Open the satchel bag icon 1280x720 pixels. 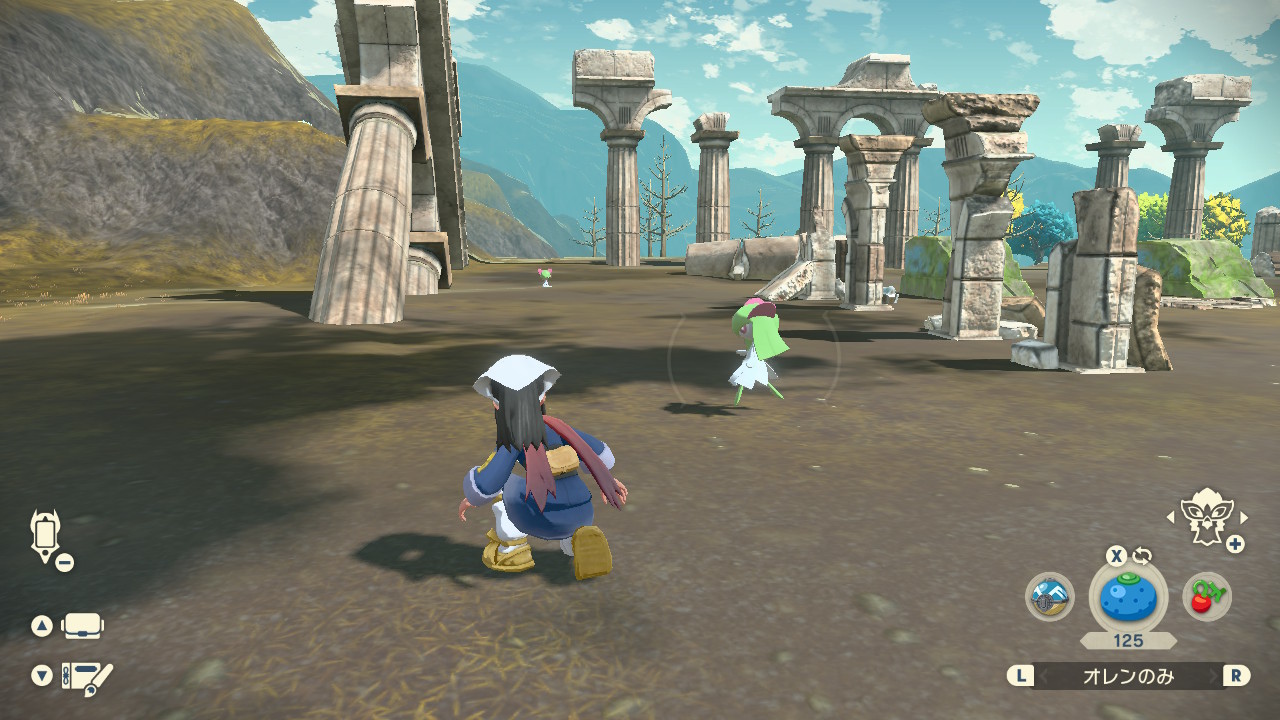(83, 627)
